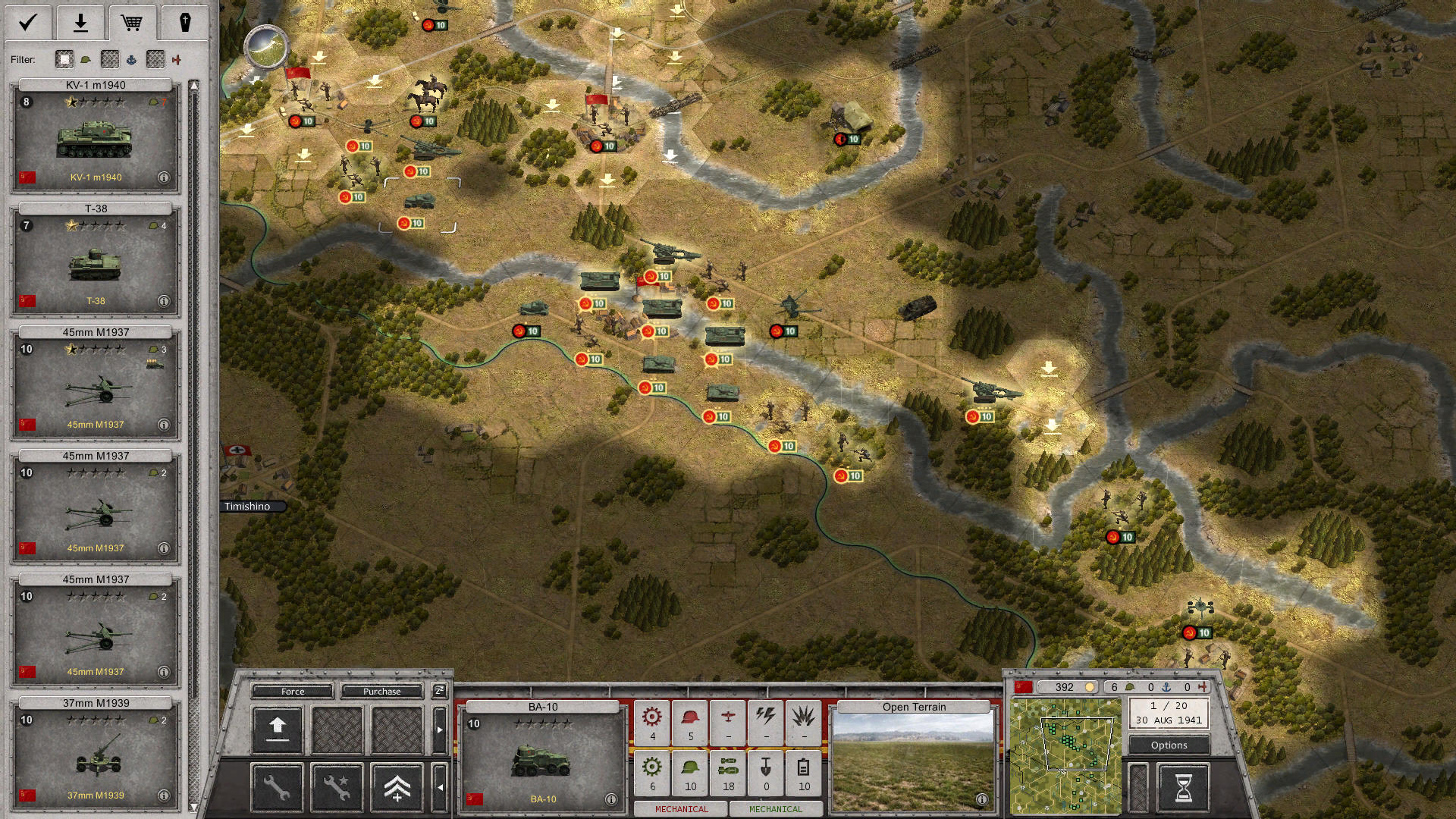Click the chevron upgrade unit icon
The image size is (1456, 819).
click(398, 789)
